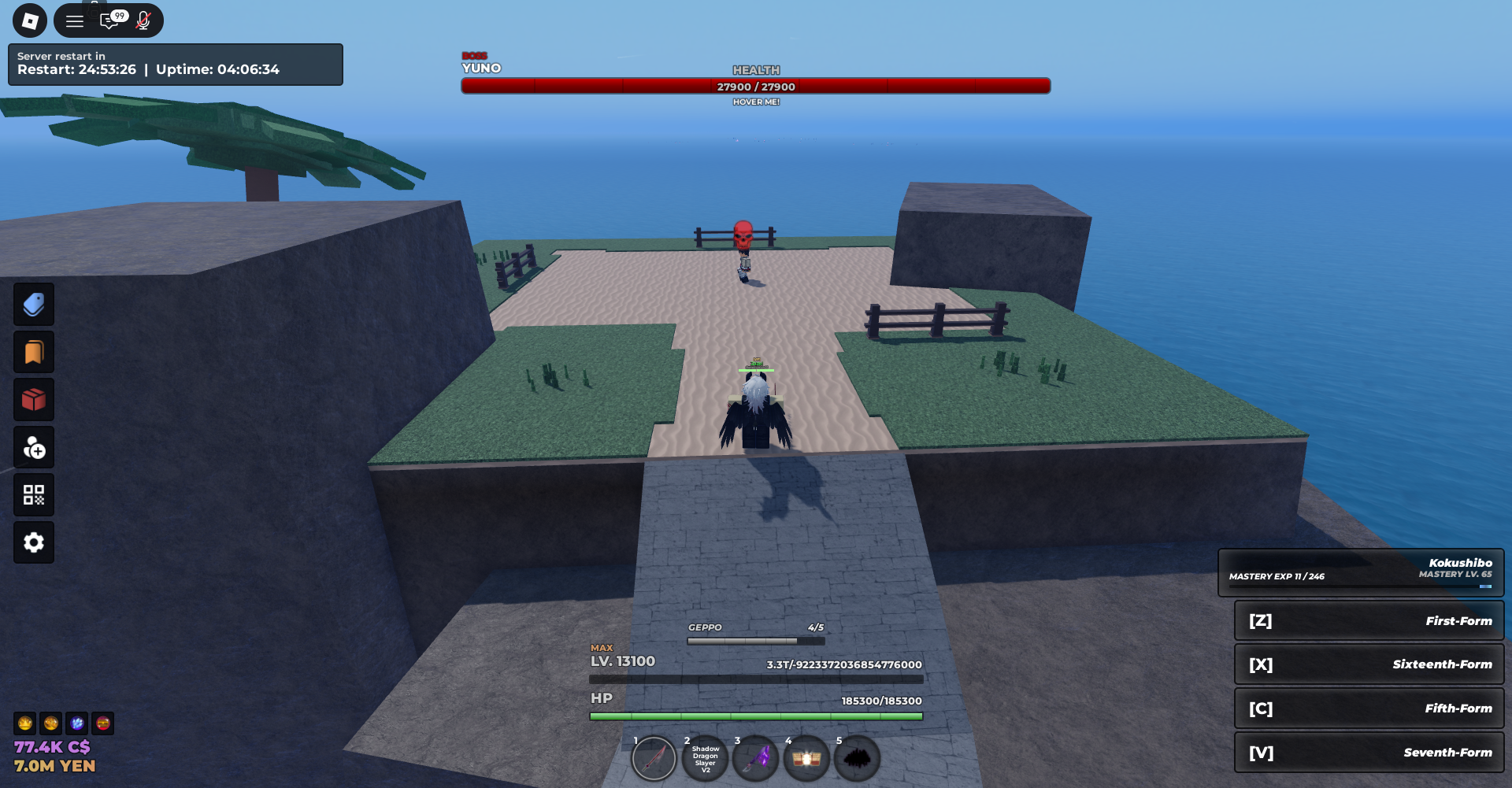Click the Roblox logo top-left
The image size is (1512, 788).
(x=30, y=20)
